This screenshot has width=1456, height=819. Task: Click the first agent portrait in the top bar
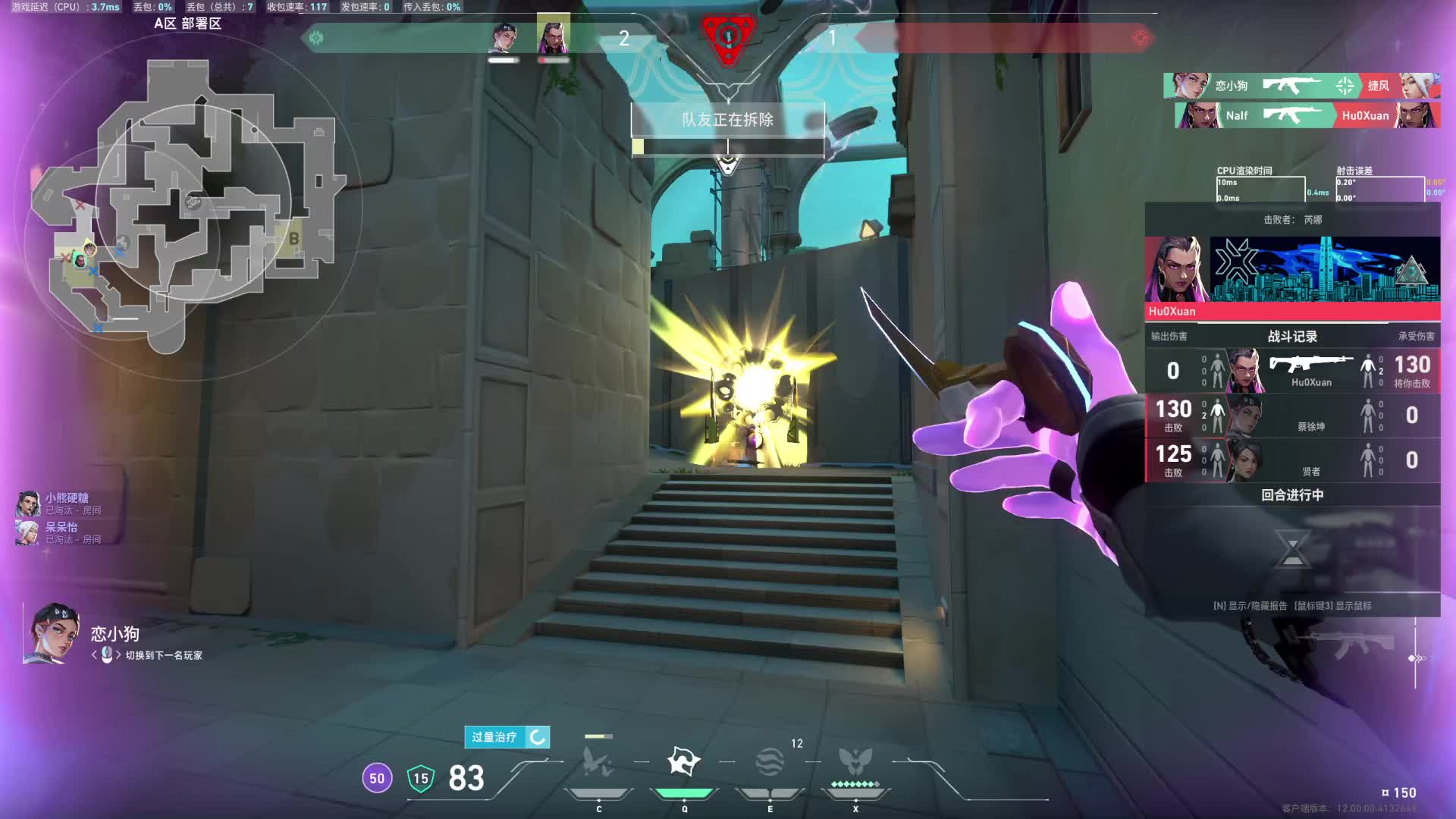click(504, 36)
